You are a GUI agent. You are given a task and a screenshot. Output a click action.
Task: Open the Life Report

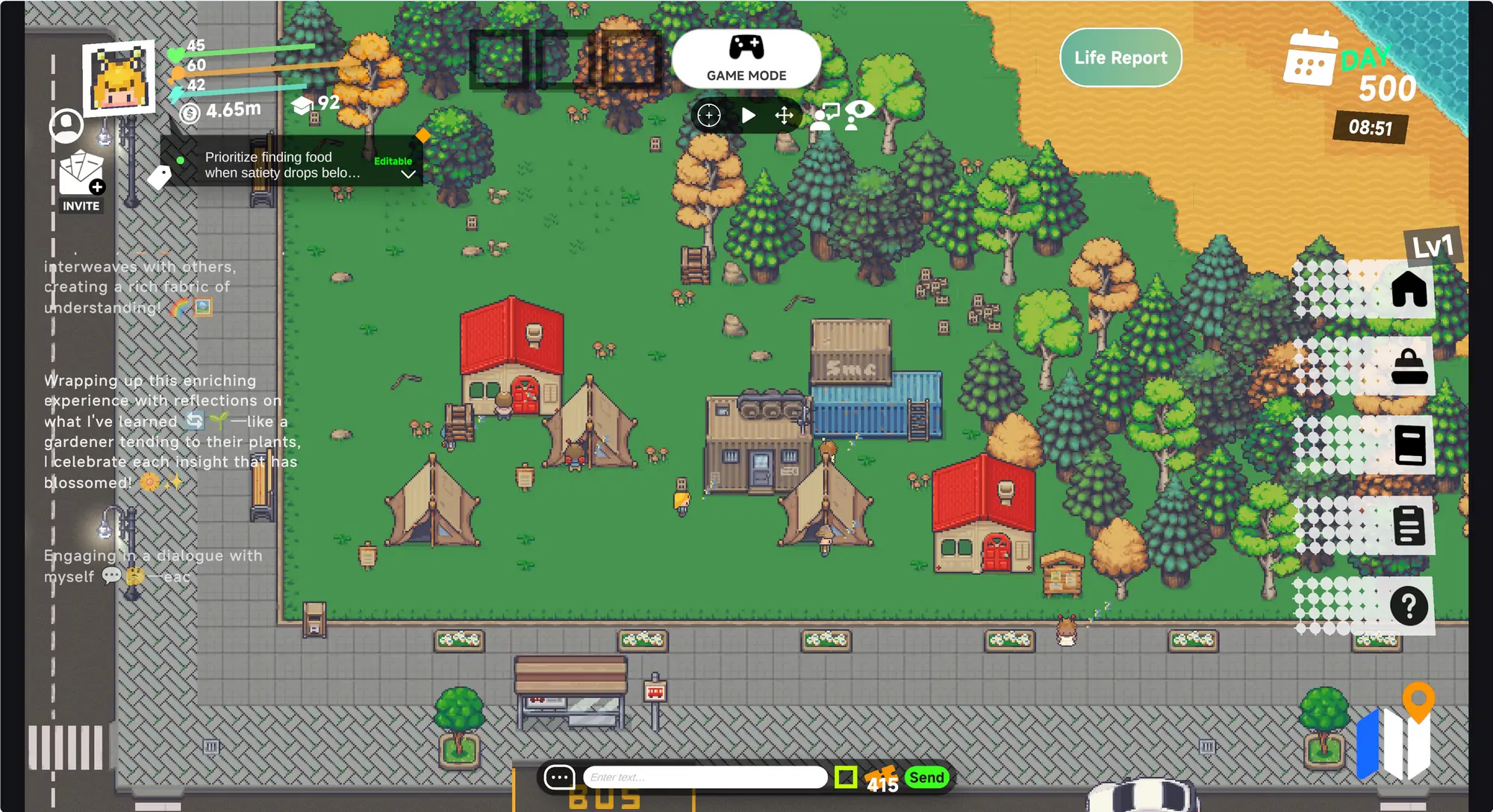[x=1120, y=57]
